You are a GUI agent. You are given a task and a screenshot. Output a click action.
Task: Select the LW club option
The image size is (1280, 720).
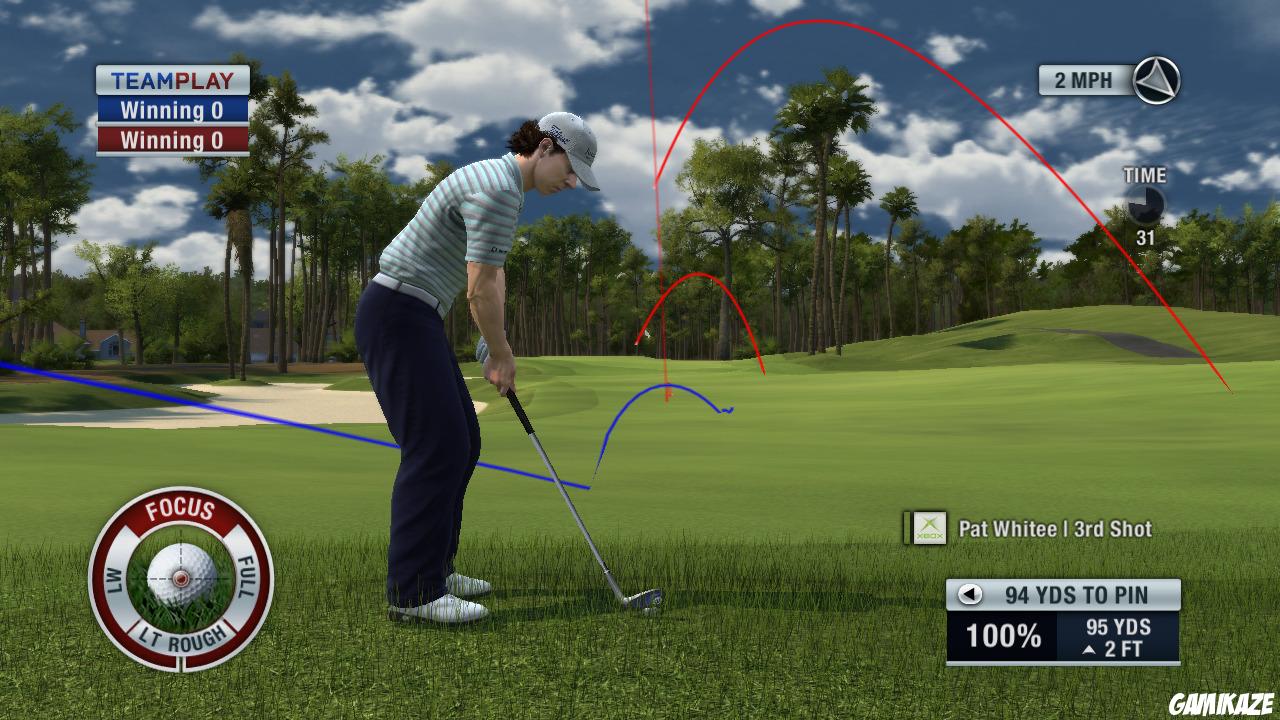coord(114,580)
